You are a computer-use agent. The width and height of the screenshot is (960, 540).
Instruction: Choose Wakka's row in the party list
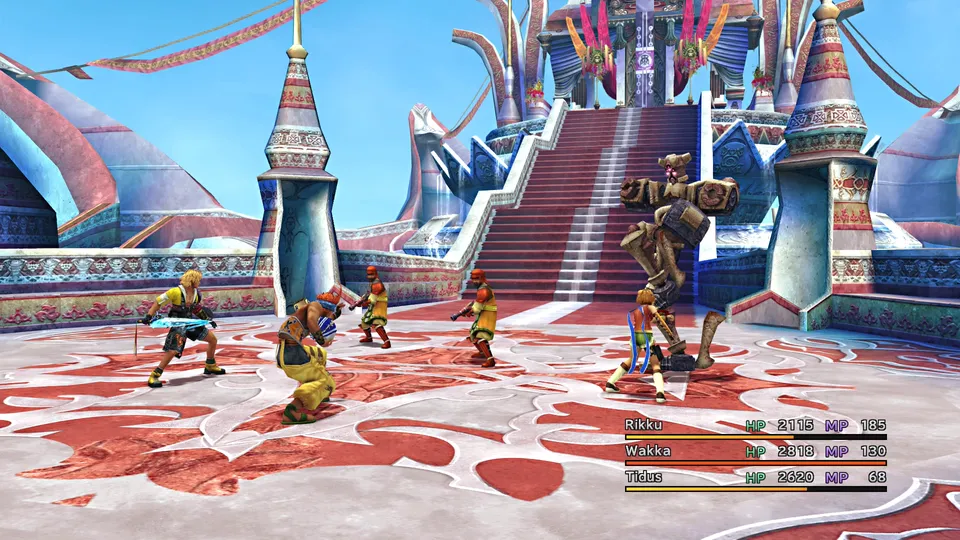(648, 451)
